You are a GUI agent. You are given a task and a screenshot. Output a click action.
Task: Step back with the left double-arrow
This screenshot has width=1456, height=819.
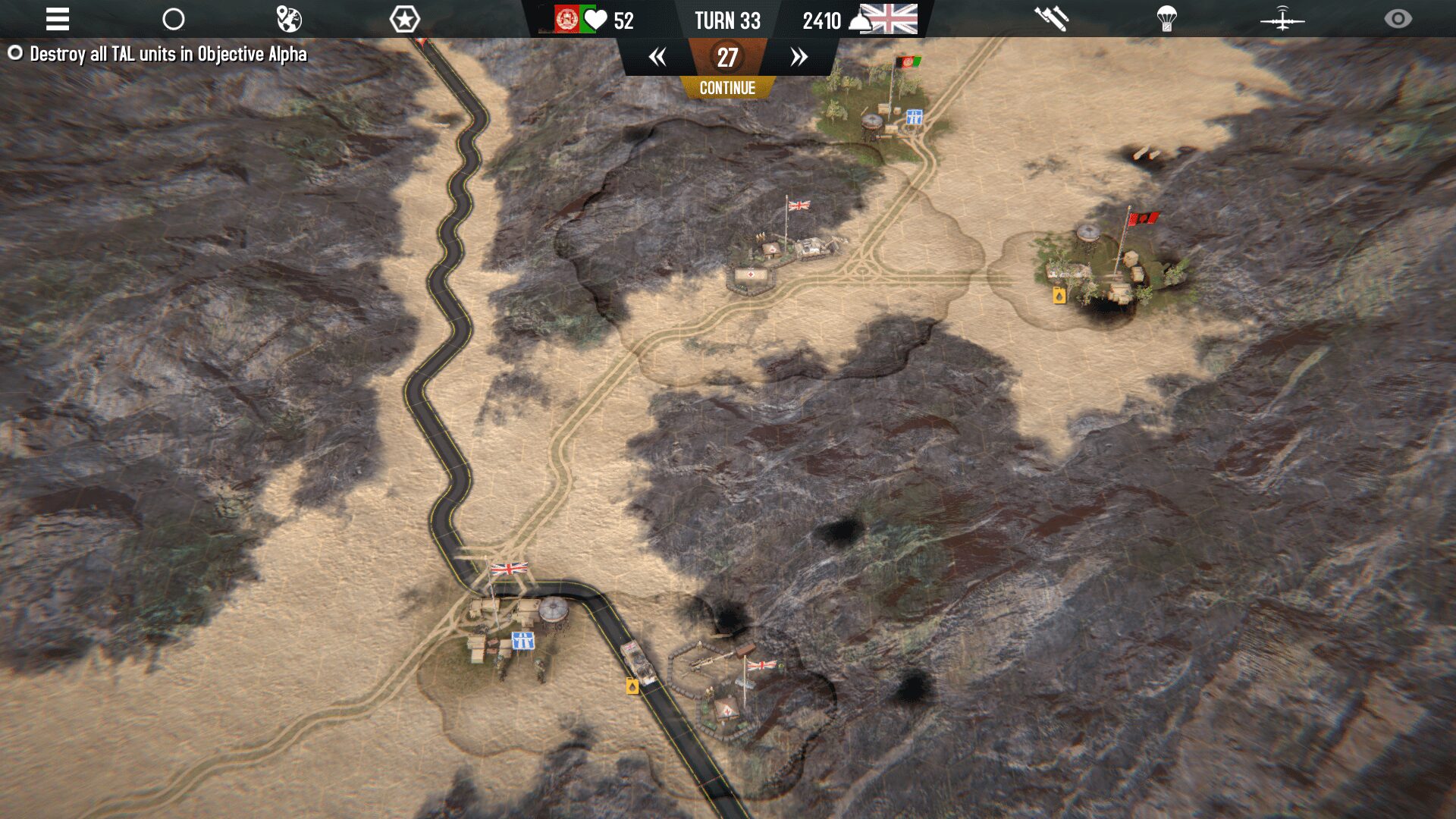(657, 57)
